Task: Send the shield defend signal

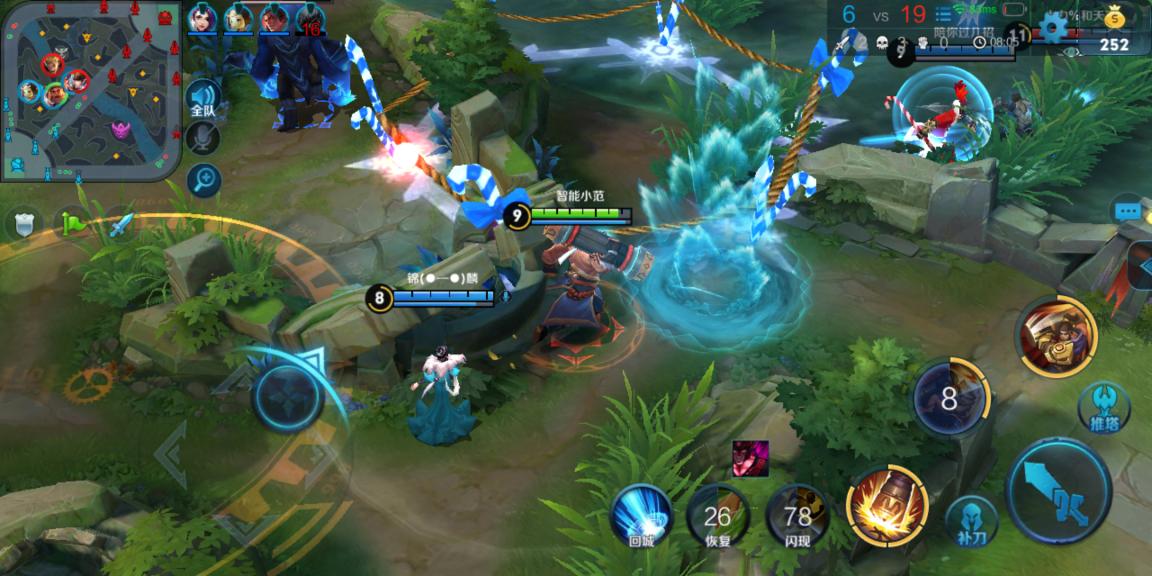Action: pos(24,223)
